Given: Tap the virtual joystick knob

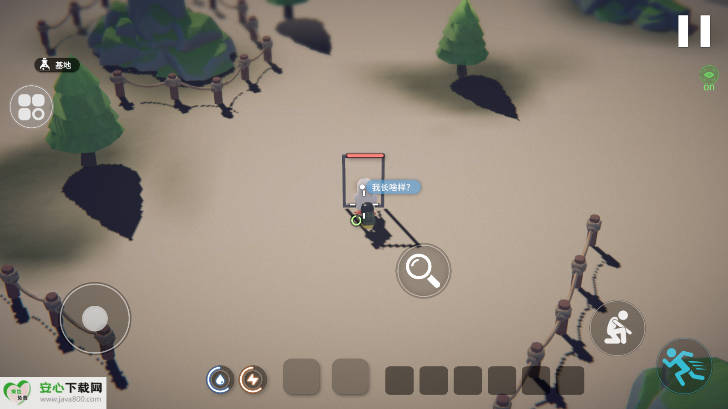Looking at the screenshot, I should coord(95,318).
